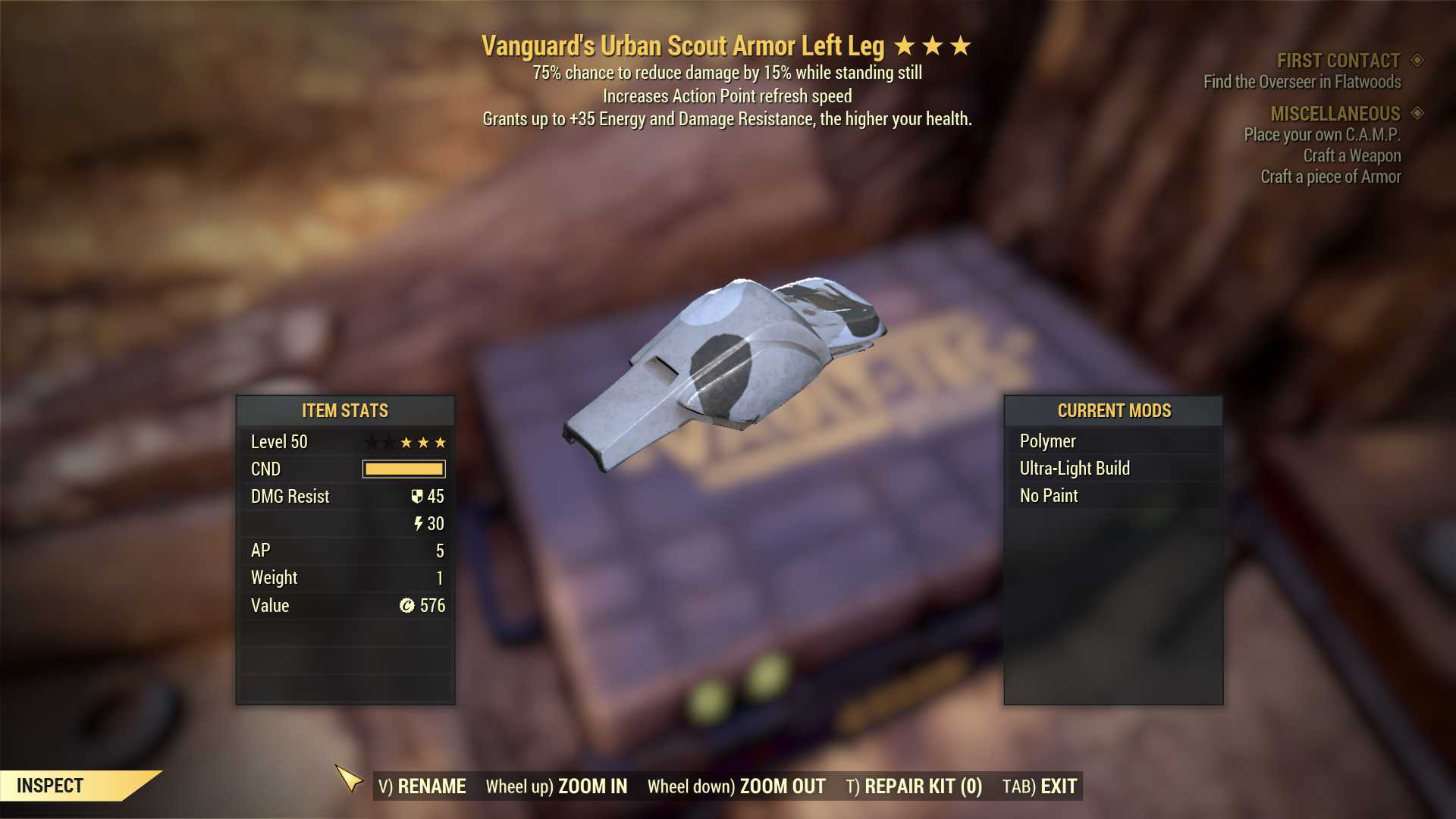
Task: Exit the inspect screen
Action: pos(1040,786)
